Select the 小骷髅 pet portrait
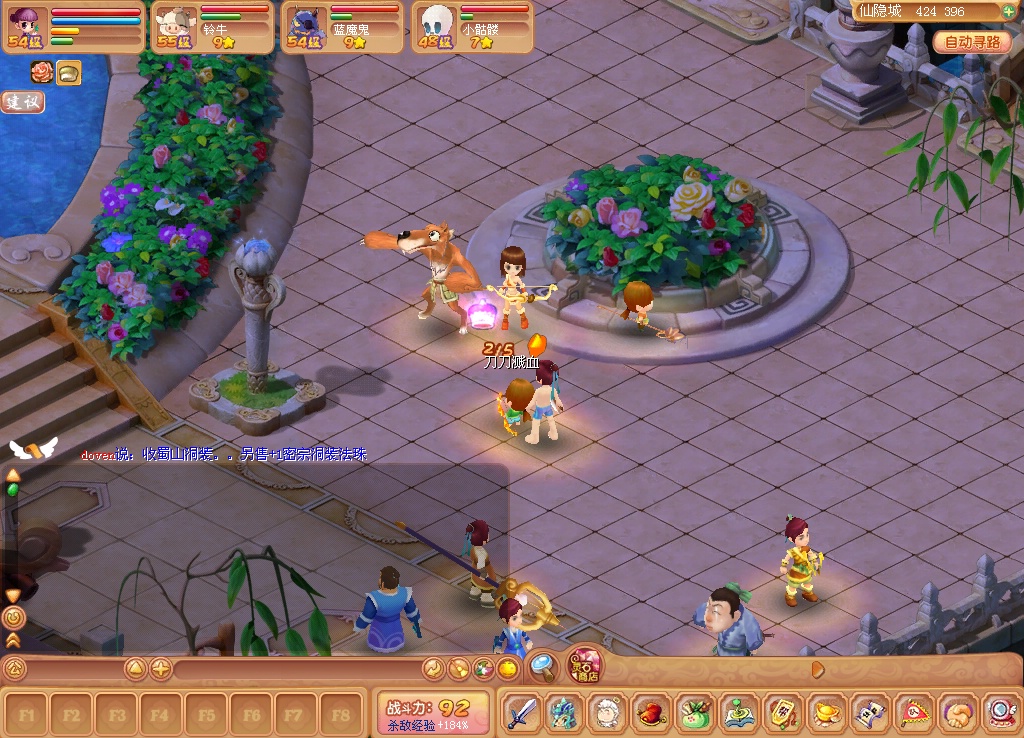Viewport: 1024px width, 738px height. pyautogui.click(x=436, y=24)
